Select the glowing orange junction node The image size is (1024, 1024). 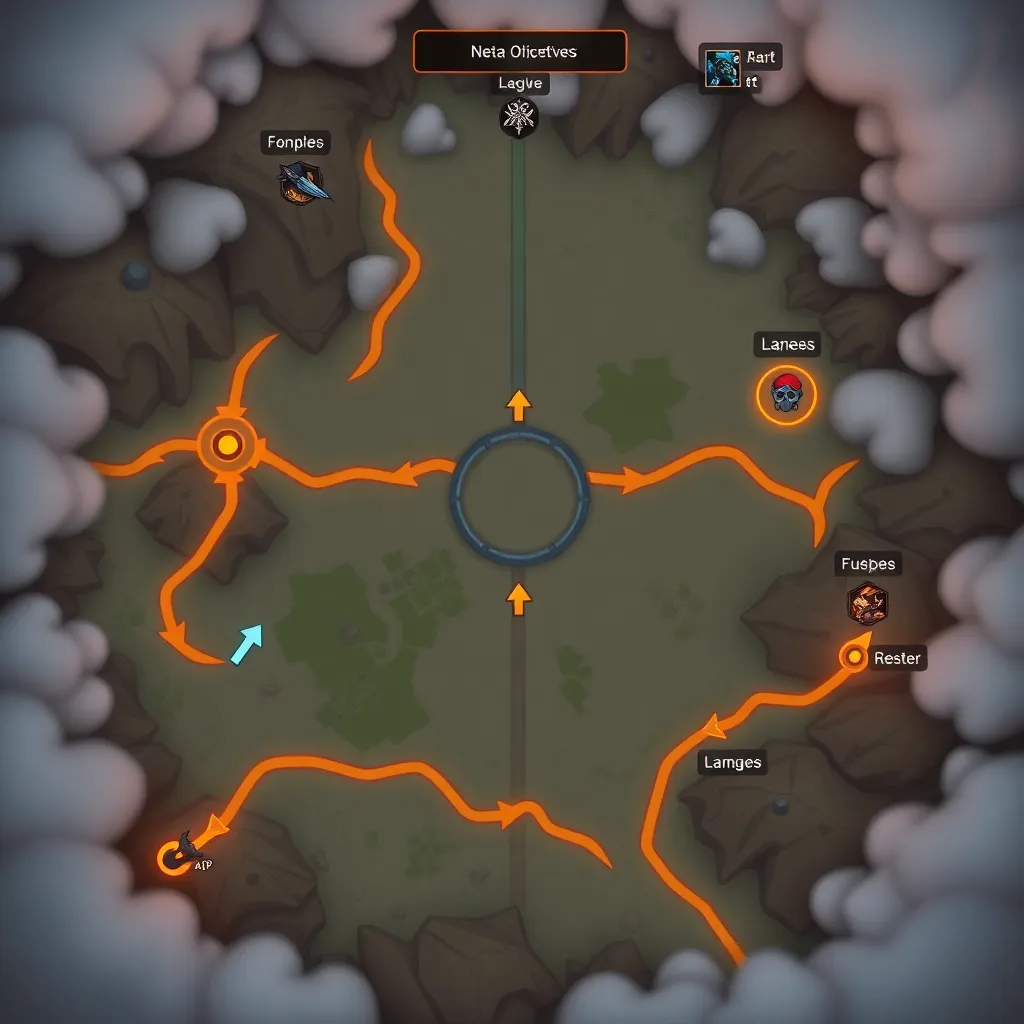pos(228,444)
